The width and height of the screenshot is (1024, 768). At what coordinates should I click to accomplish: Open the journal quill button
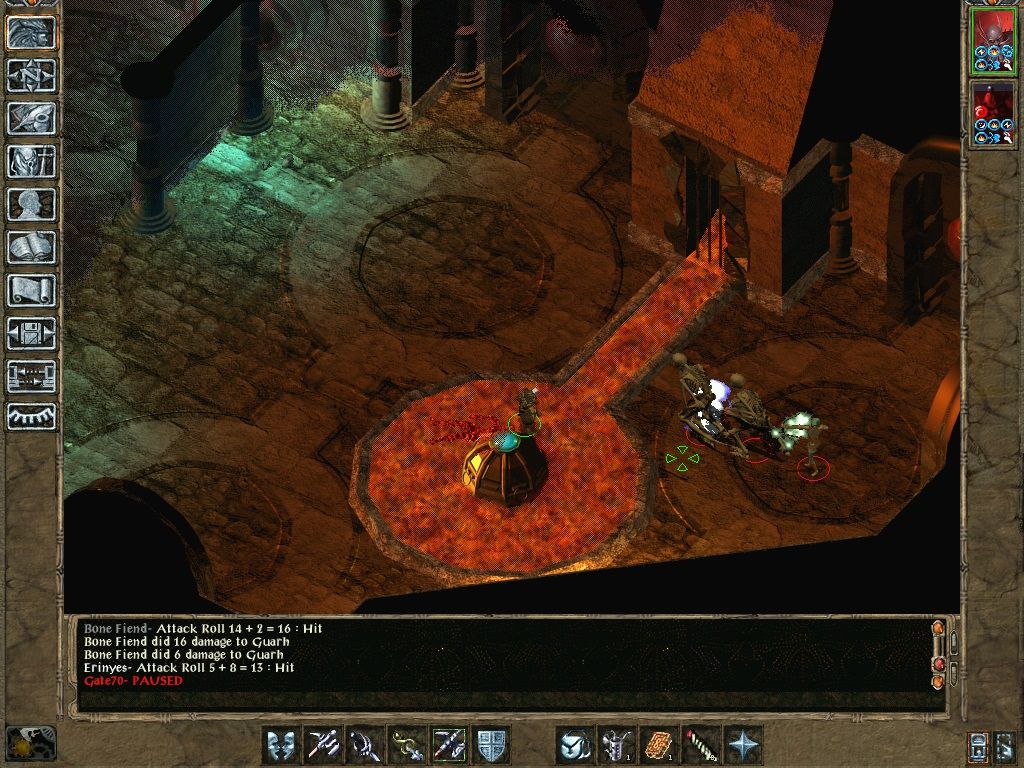click(x=32, y=118)
